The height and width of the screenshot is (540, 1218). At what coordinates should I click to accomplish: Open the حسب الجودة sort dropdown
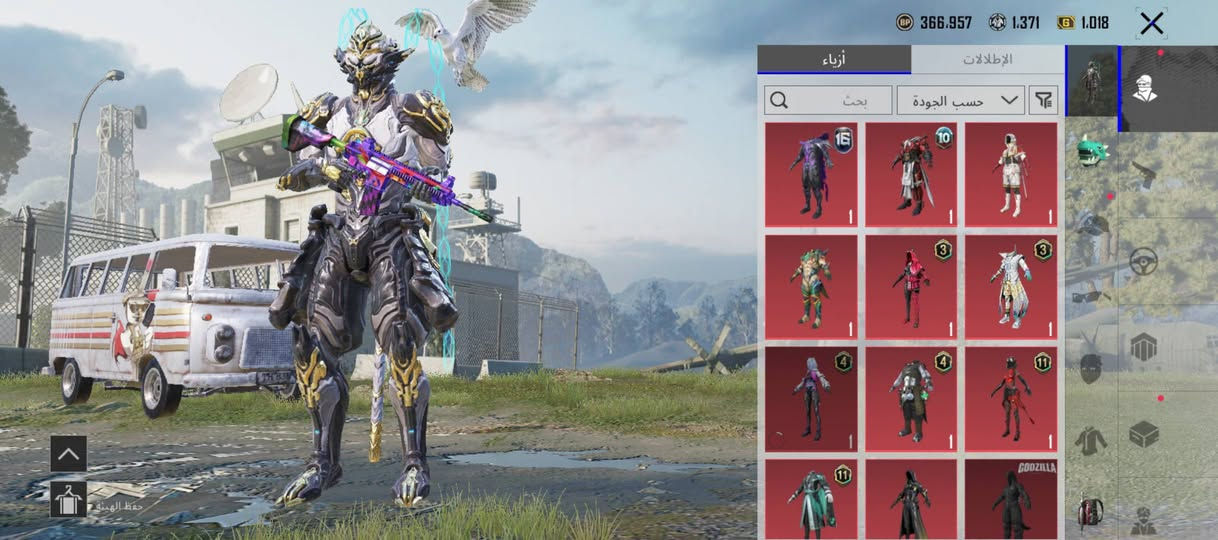coord(960,100)
